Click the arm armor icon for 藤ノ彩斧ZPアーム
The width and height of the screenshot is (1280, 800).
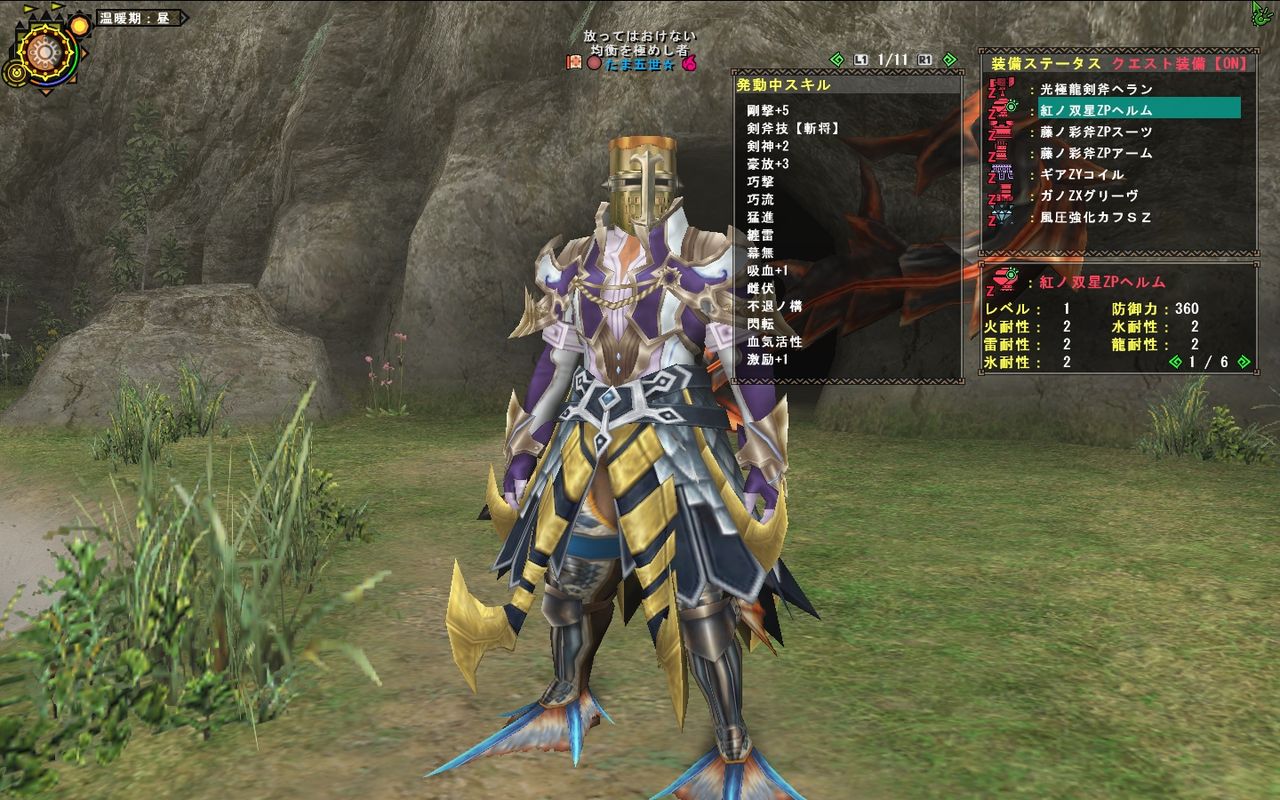click(1002, 152)
